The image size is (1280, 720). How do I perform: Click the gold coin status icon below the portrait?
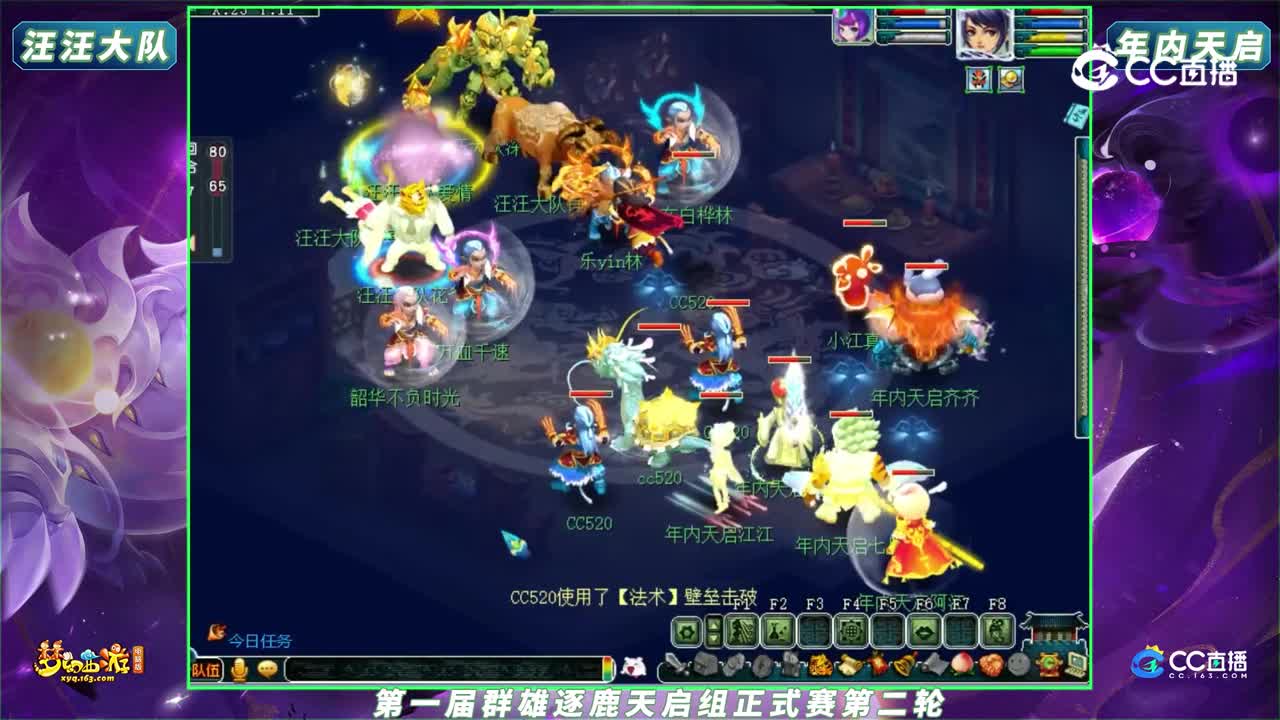click(x=1011, y=79)
